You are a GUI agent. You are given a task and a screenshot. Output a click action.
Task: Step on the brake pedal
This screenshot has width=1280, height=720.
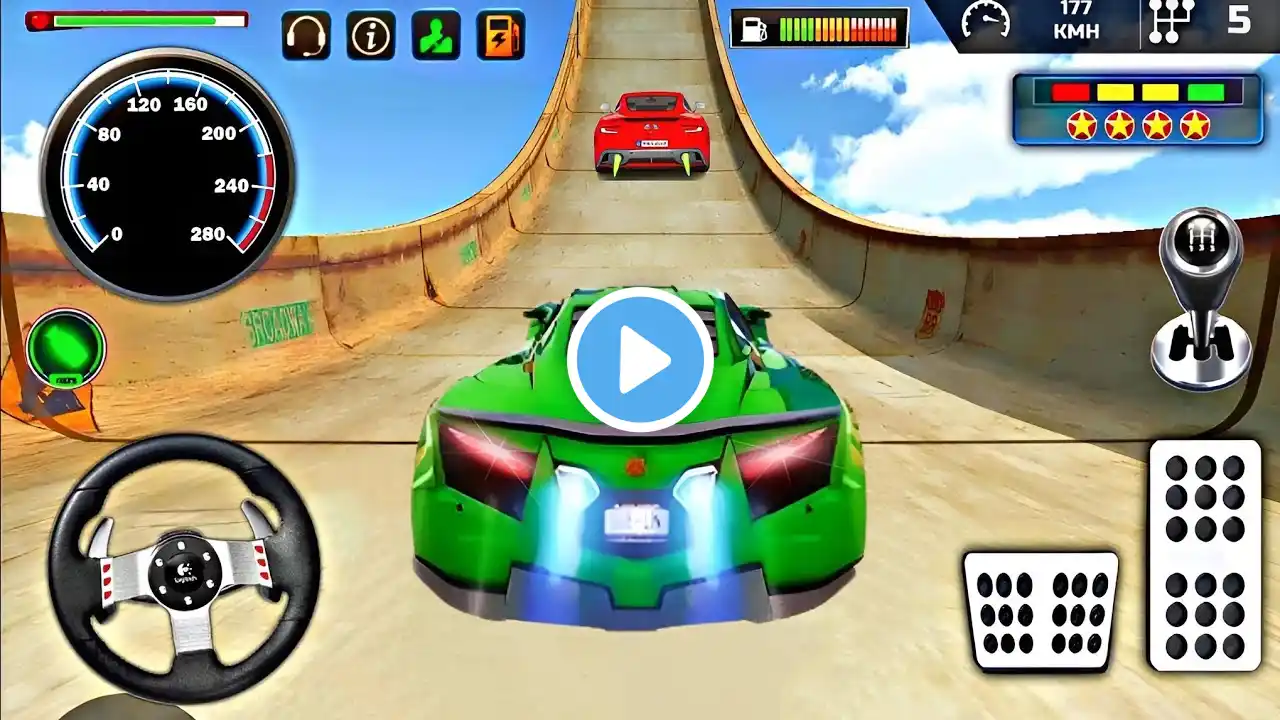[x=1040, y=609]
